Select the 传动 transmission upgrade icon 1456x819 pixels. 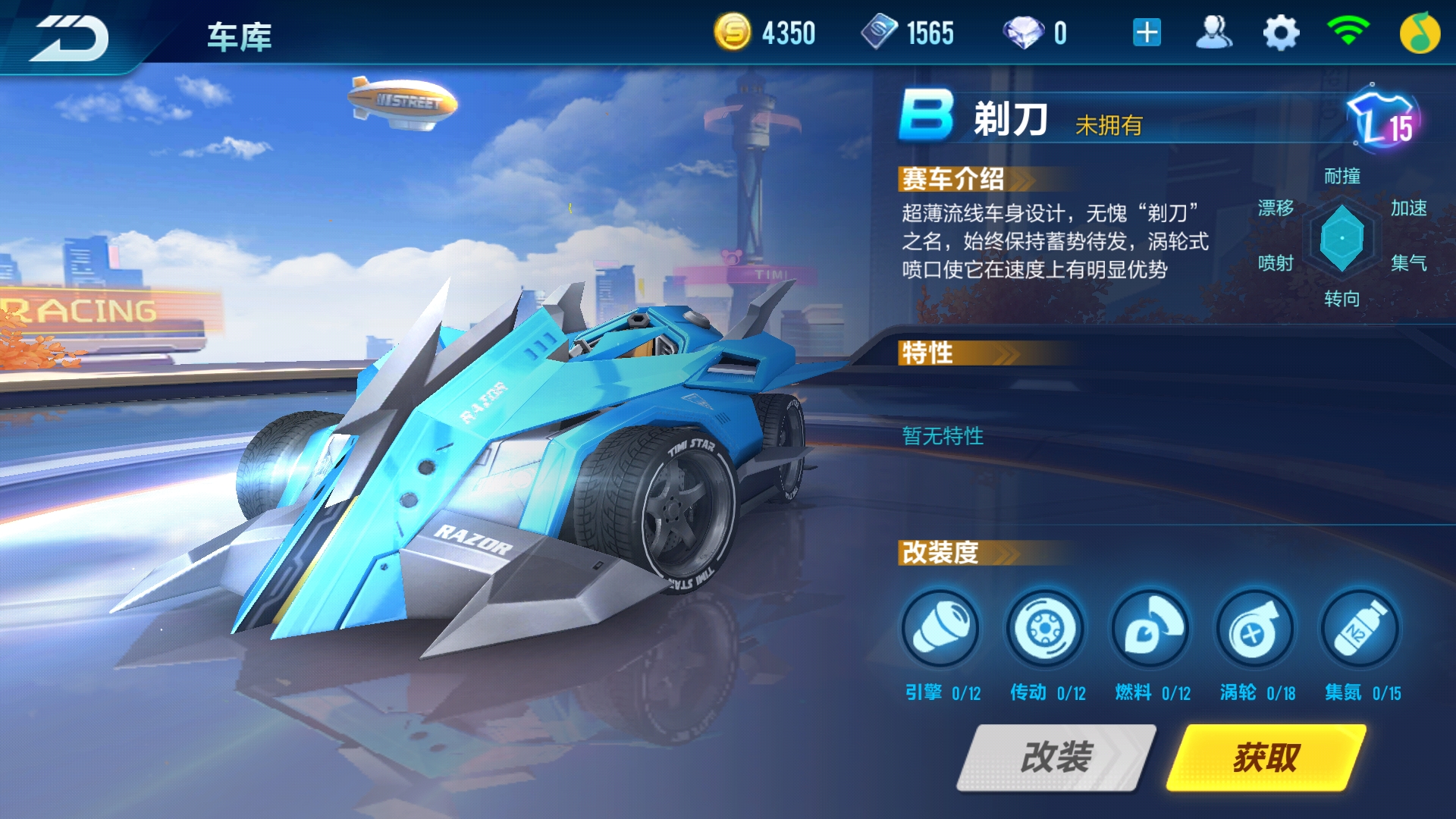point(1045,629)
